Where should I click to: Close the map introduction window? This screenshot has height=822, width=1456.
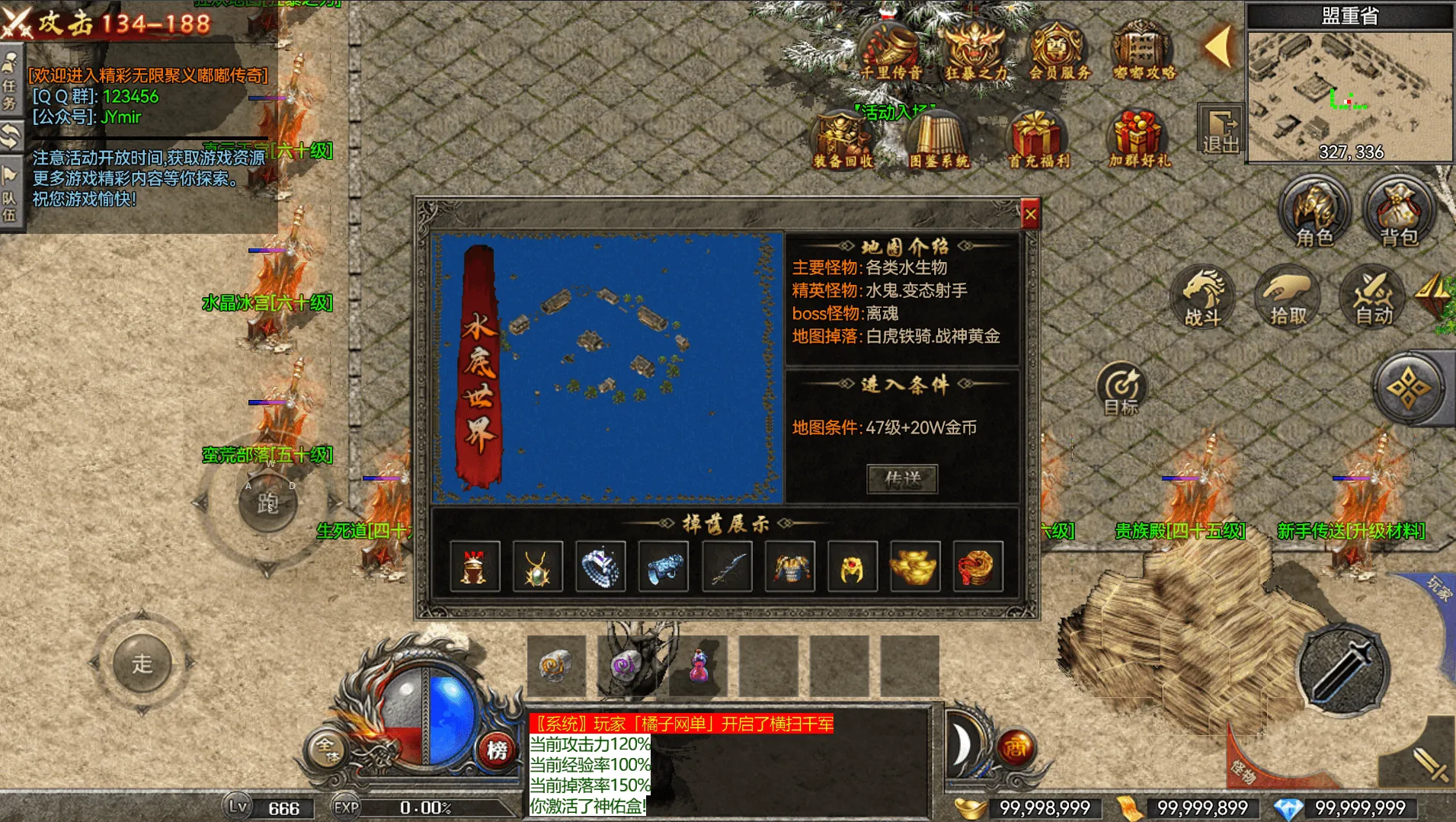[x=1030, y=216]
